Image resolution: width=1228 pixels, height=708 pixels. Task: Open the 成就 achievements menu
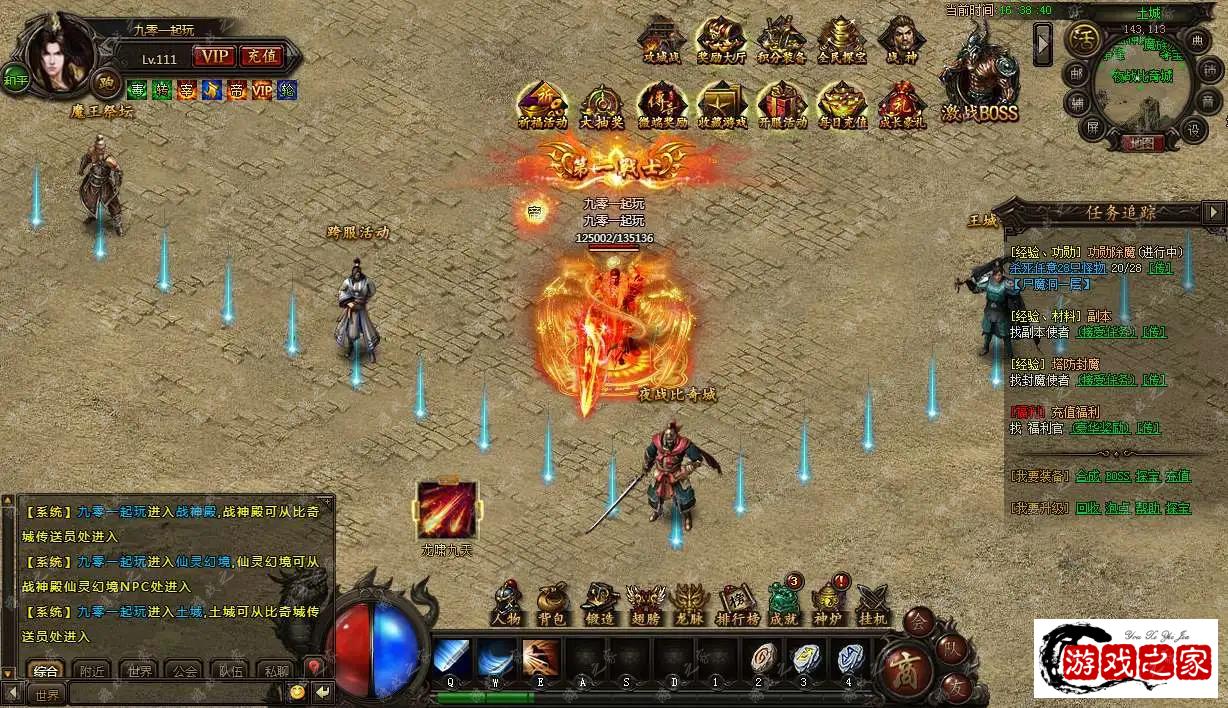784,603
